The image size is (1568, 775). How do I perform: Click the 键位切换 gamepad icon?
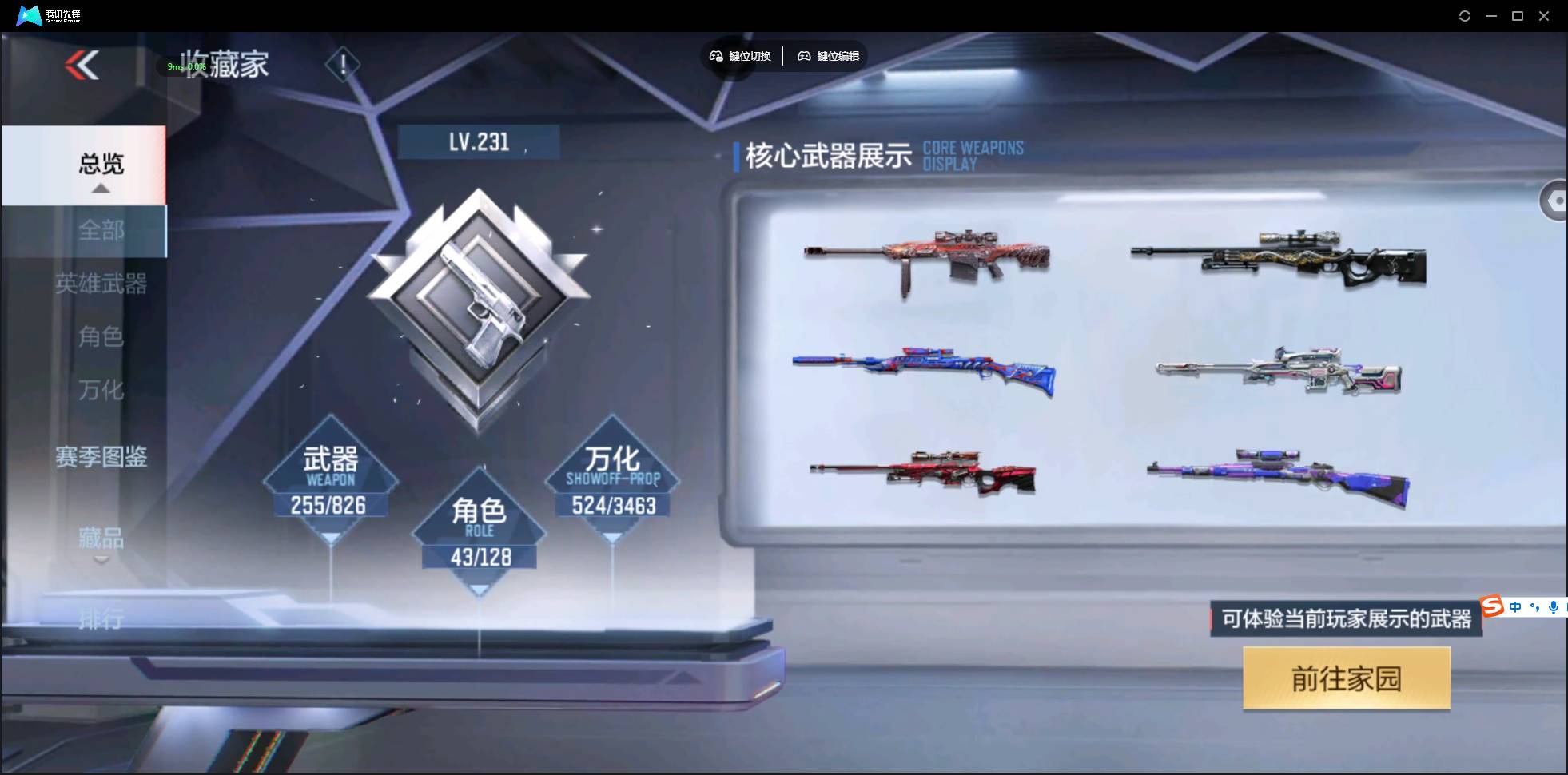[x=716, y=56]
